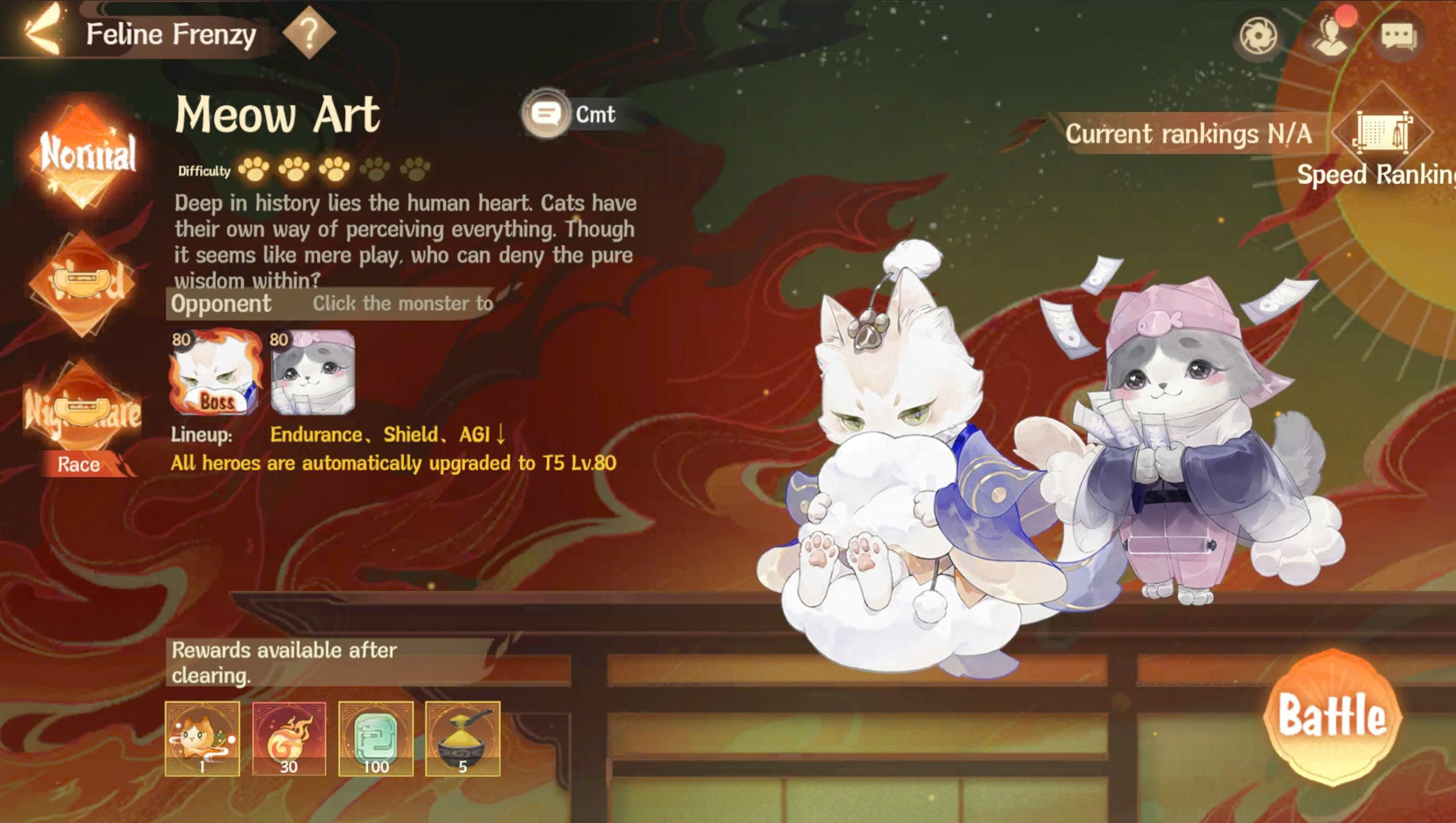Go back using the arrow button
The width and height of the screenshot is (1456, 823).
(42, 31)
